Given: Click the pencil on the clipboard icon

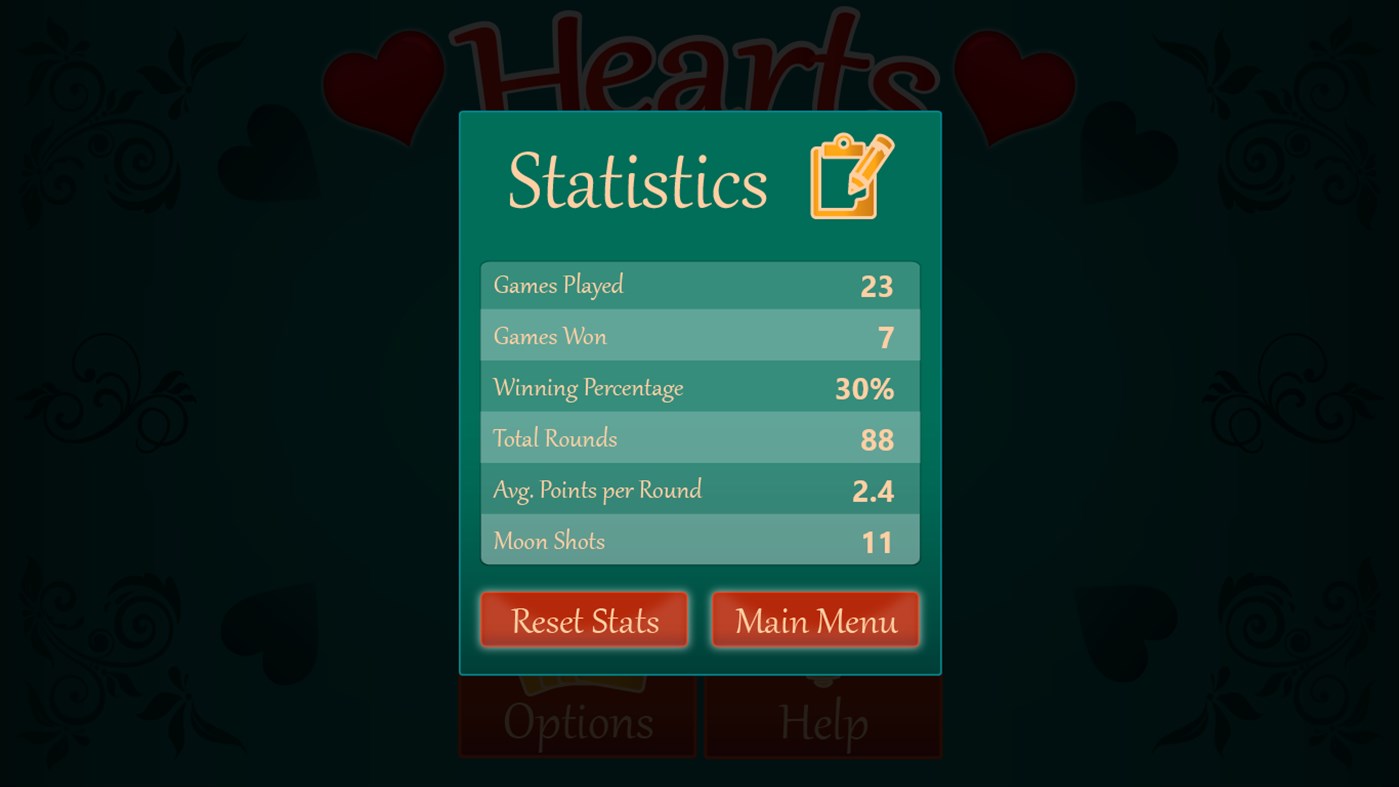Looking at the screenshot, I should (x=872, y=160).
